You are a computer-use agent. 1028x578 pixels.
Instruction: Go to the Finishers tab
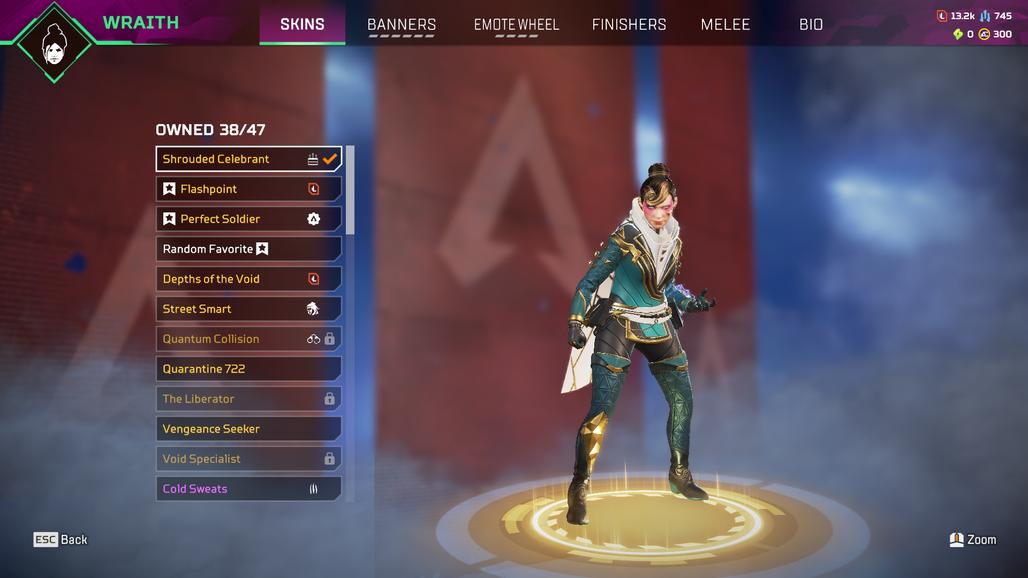coord(628,24)
